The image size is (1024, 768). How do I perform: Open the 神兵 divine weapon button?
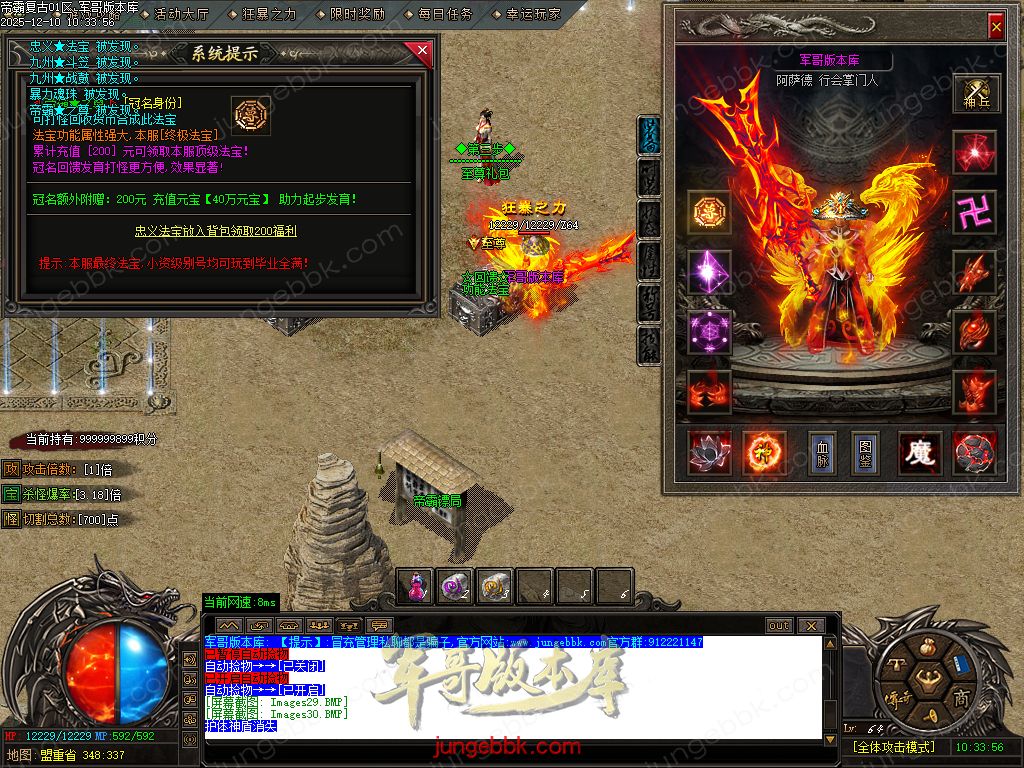click(x=976, y=93)
